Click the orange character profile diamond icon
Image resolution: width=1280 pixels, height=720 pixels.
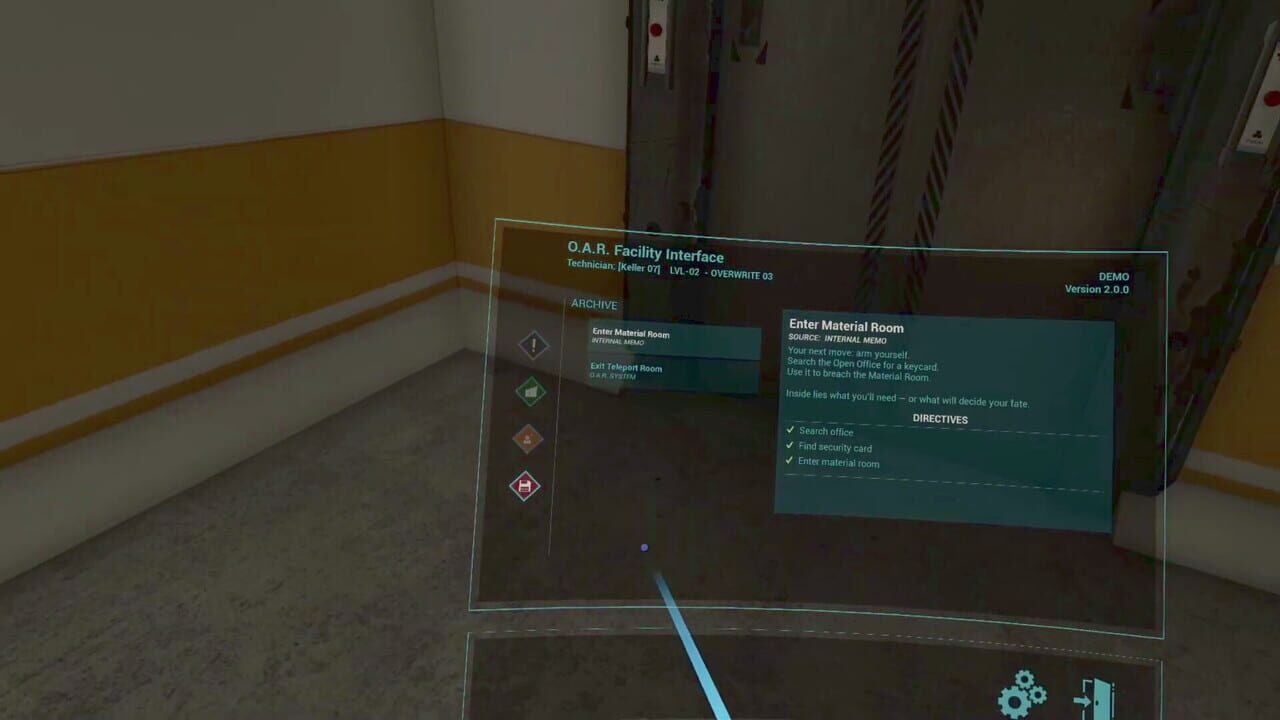529,439
